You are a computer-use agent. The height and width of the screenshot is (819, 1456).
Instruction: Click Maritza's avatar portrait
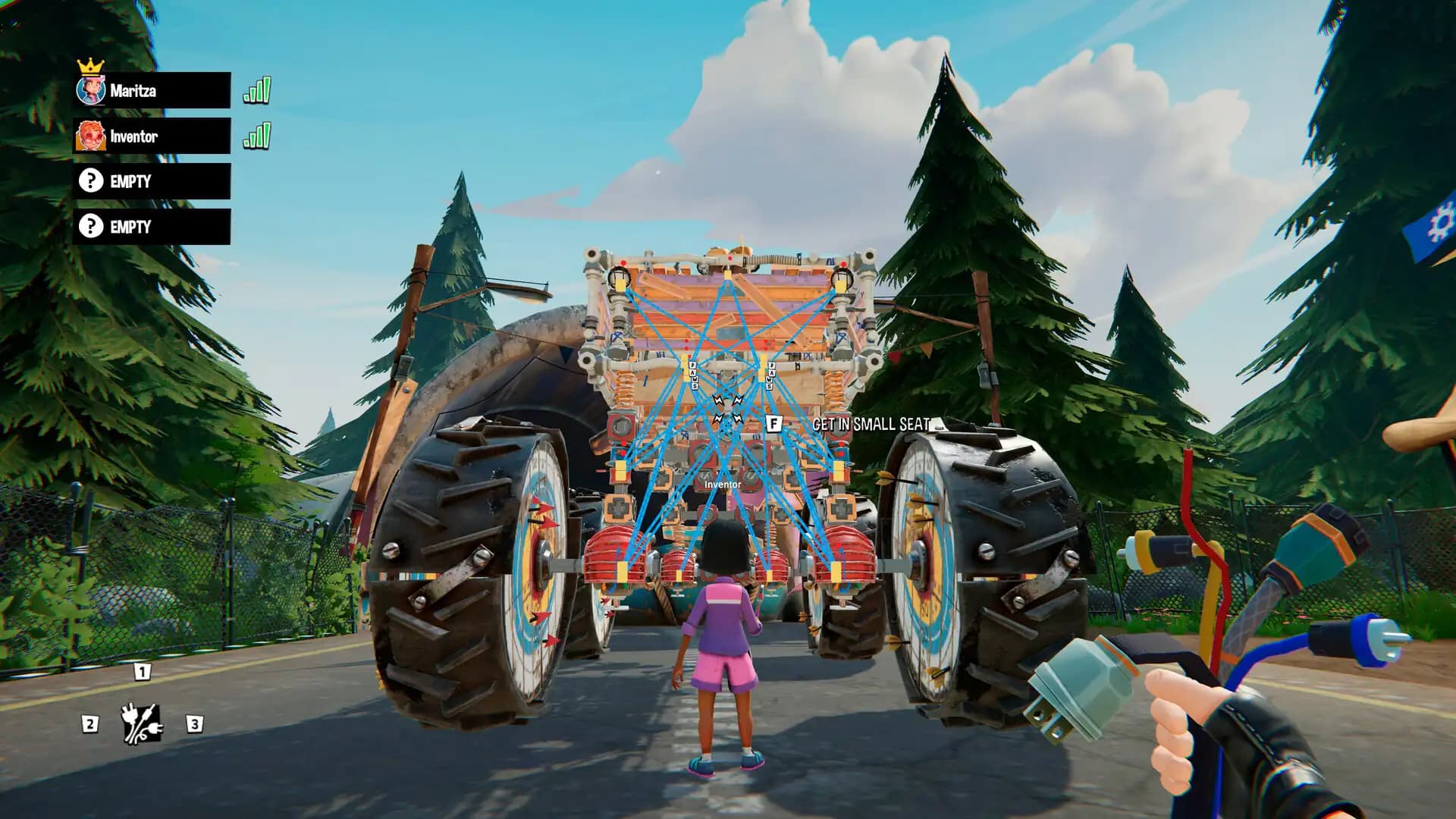tap(91, 89)
